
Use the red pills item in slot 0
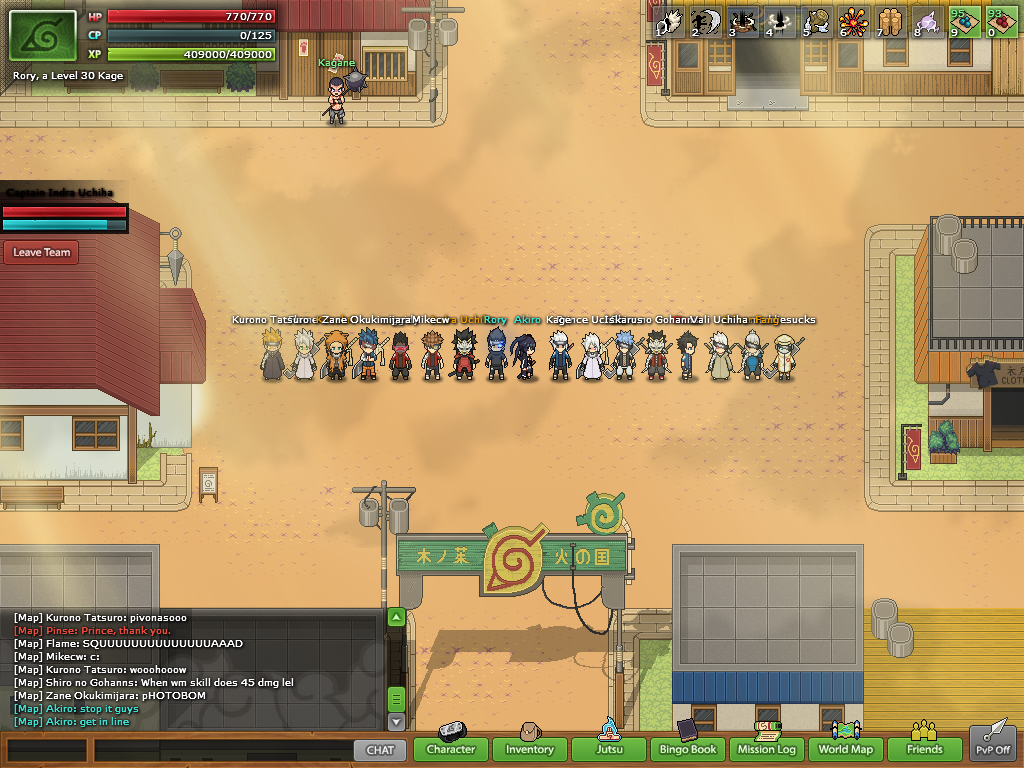[x=1002, y=22]
